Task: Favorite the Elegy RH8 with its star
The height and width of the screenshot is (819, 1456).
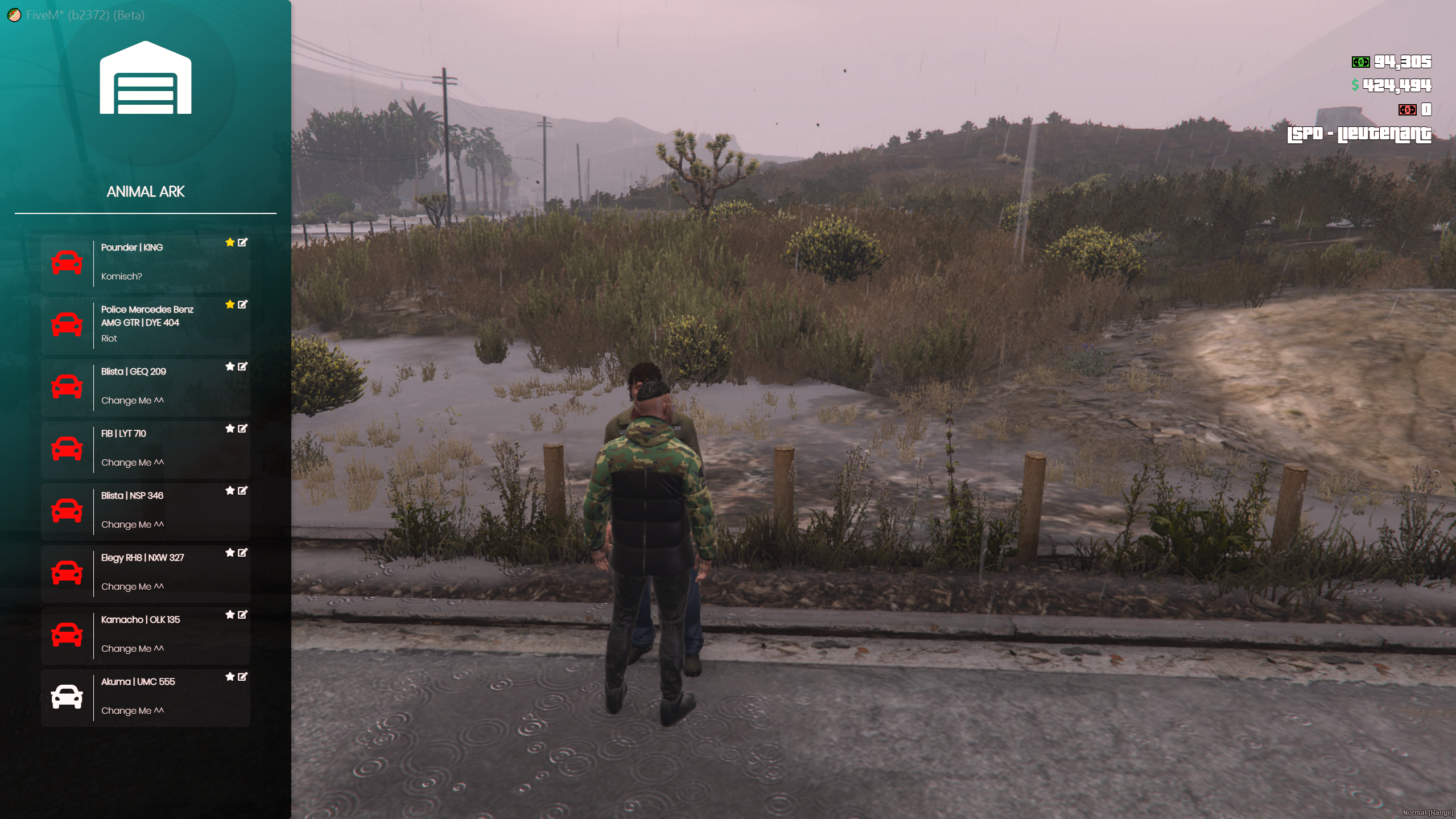Action: tap(230, 553)
